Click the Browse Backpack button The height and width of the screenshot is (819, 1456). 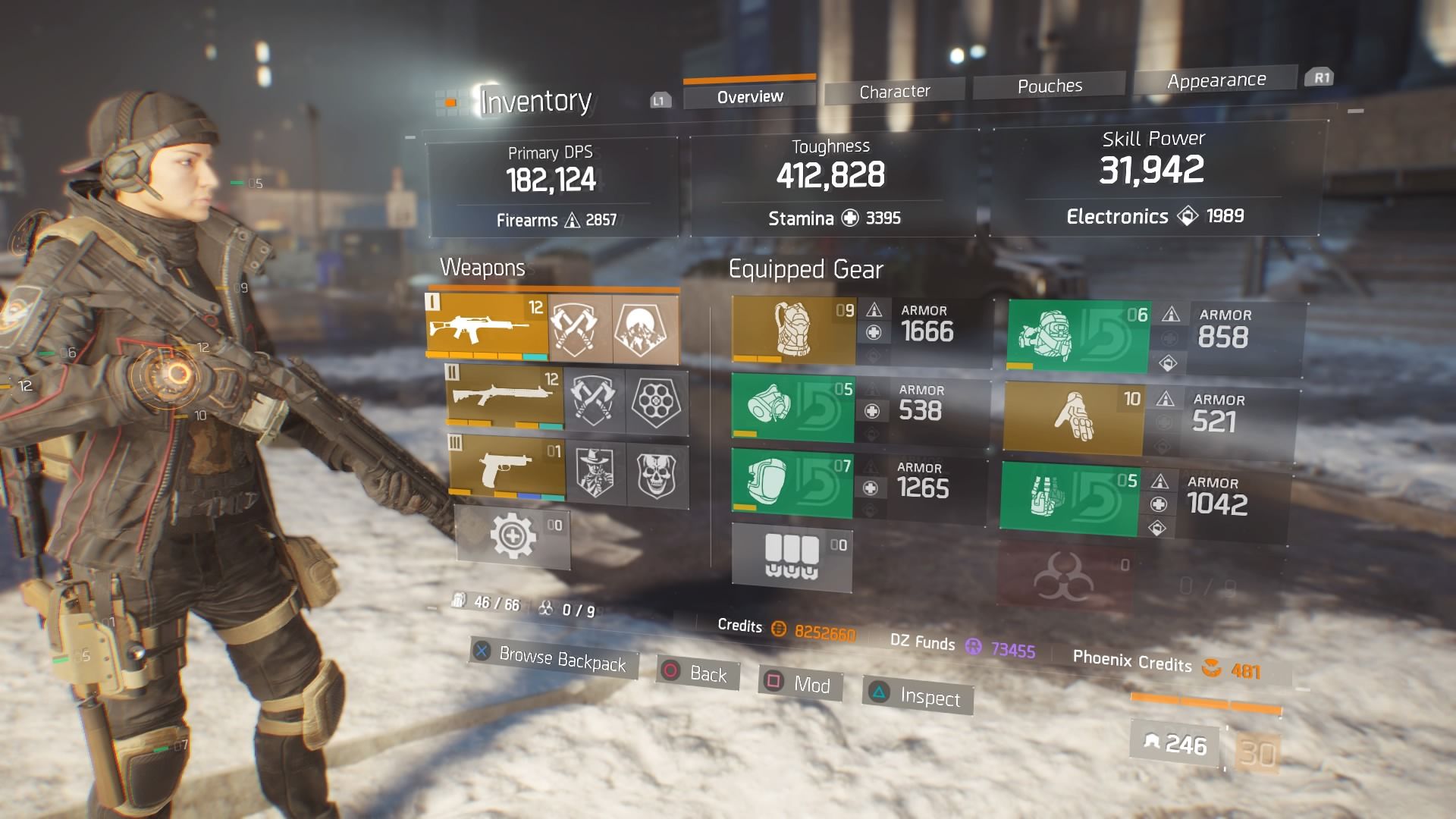coord(553,657)
